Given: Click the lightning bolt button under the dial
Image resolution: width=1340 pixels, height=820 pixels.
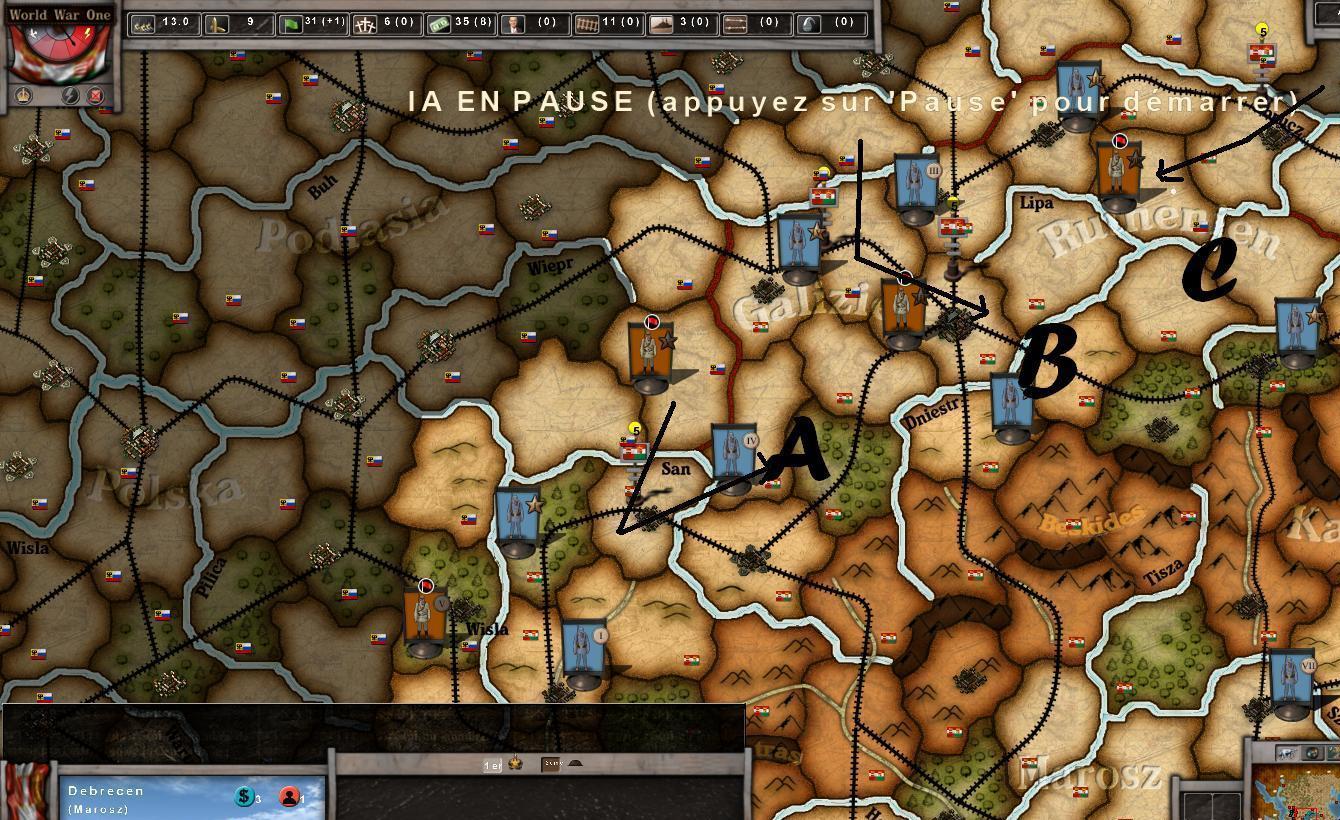Looking at the screenshot, I should [x=70, y=96].
